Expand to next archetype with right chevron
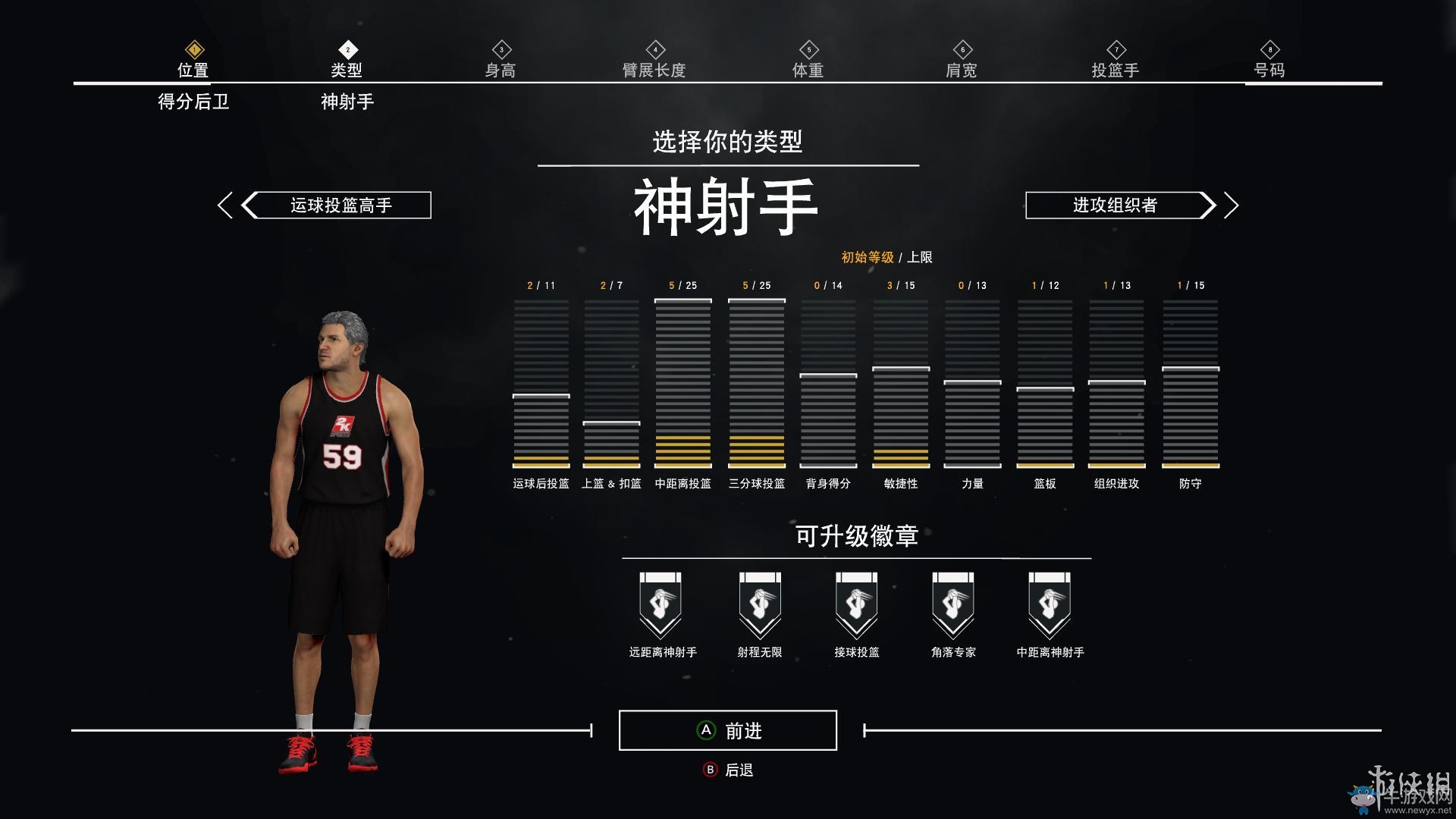Viewport: 1456px width, 819px height. pyautogui.click(x=1232, y=205)
